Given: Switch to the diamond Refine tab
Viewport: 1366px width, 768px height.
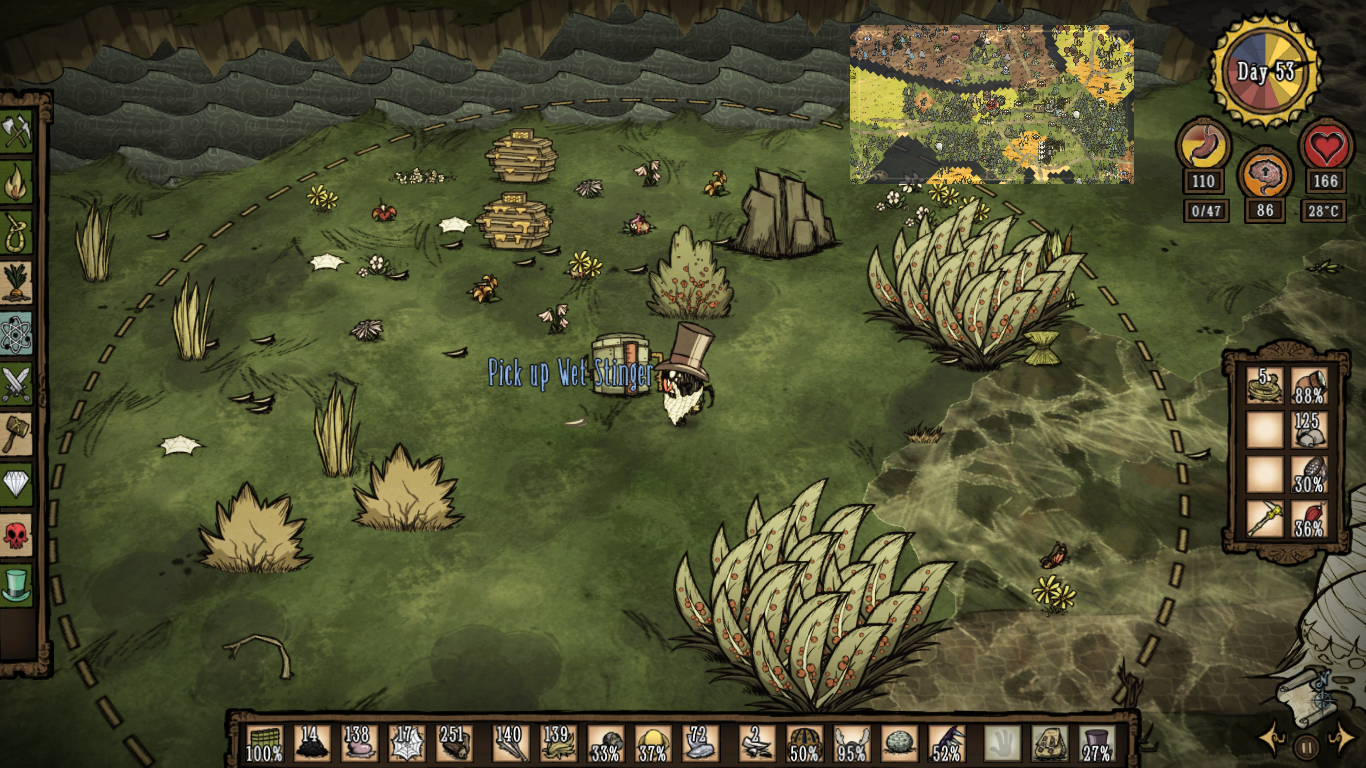Looking at the screenshot, I should (17, 484).
